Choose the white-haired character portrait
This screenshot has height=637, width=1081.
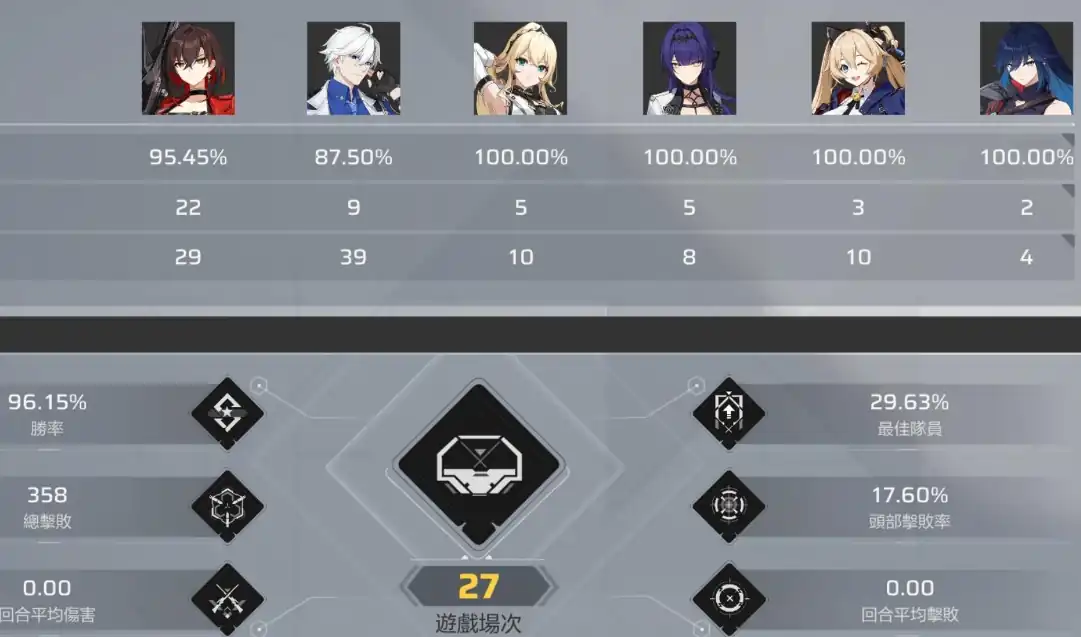[353, 68]
